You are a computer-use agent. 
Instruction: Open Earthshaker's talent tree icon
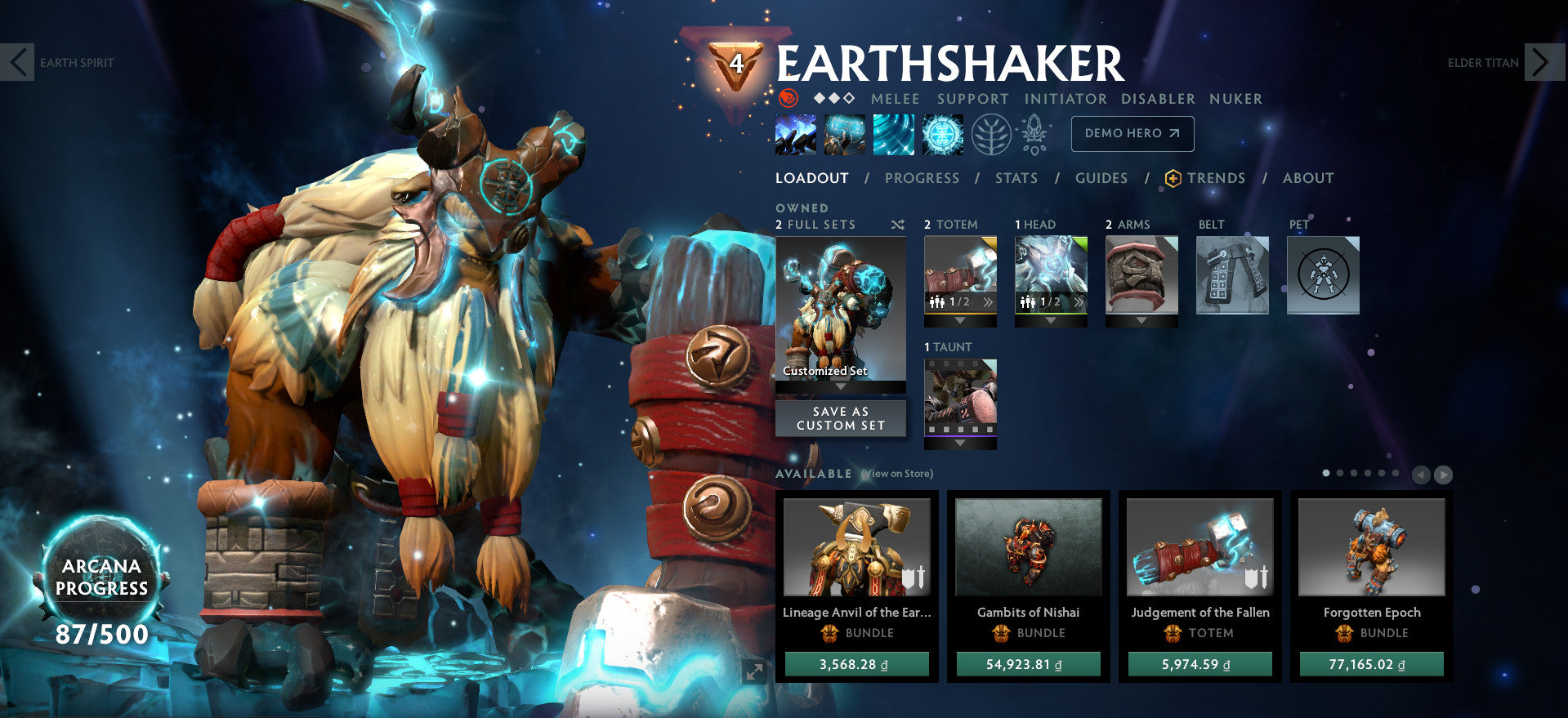pyautogui.click(x=993, y=133)
